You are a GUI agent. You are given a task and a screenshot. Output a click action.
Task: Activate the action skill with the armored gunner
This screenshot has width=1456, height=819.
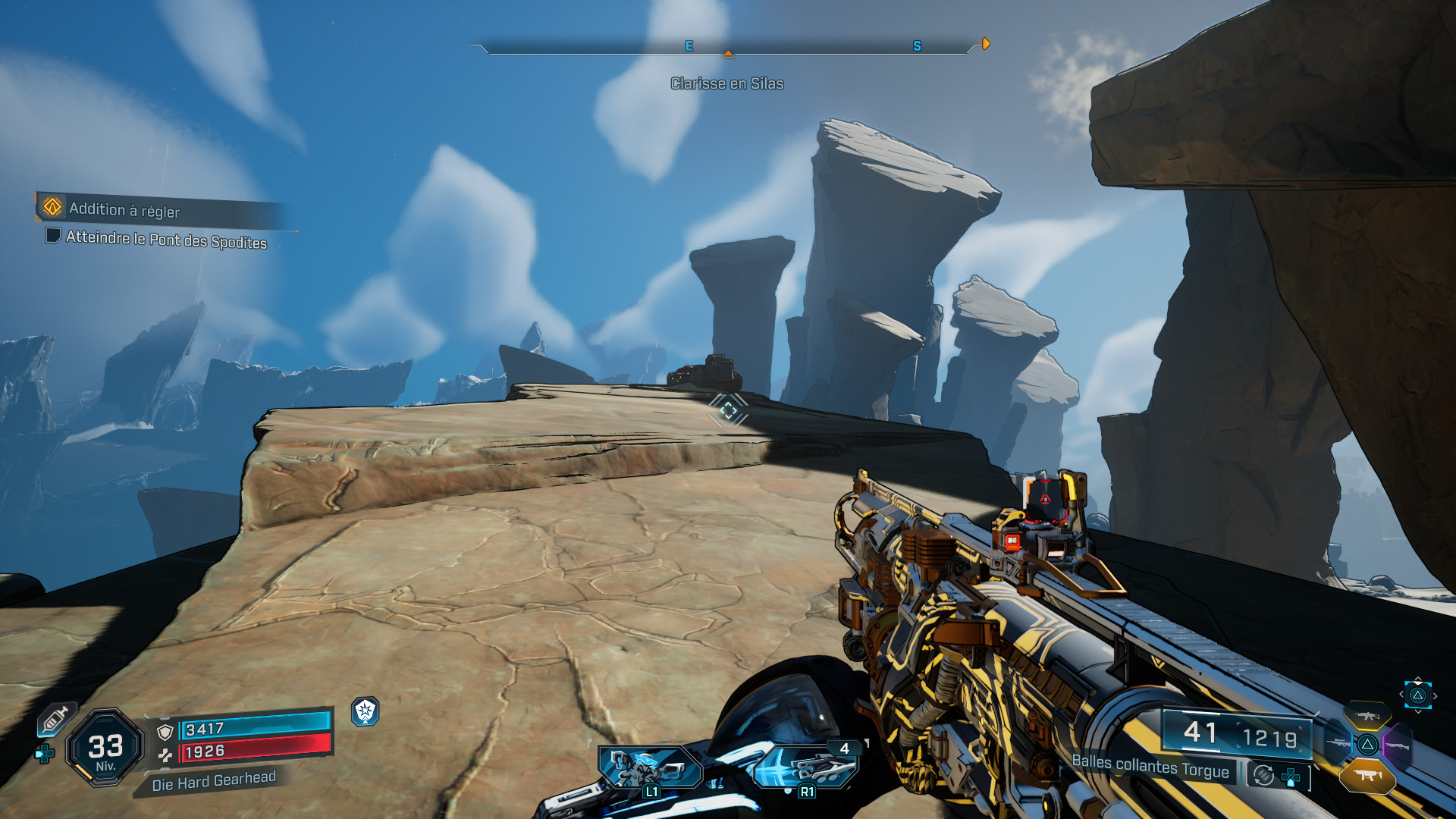pos(650,767)
